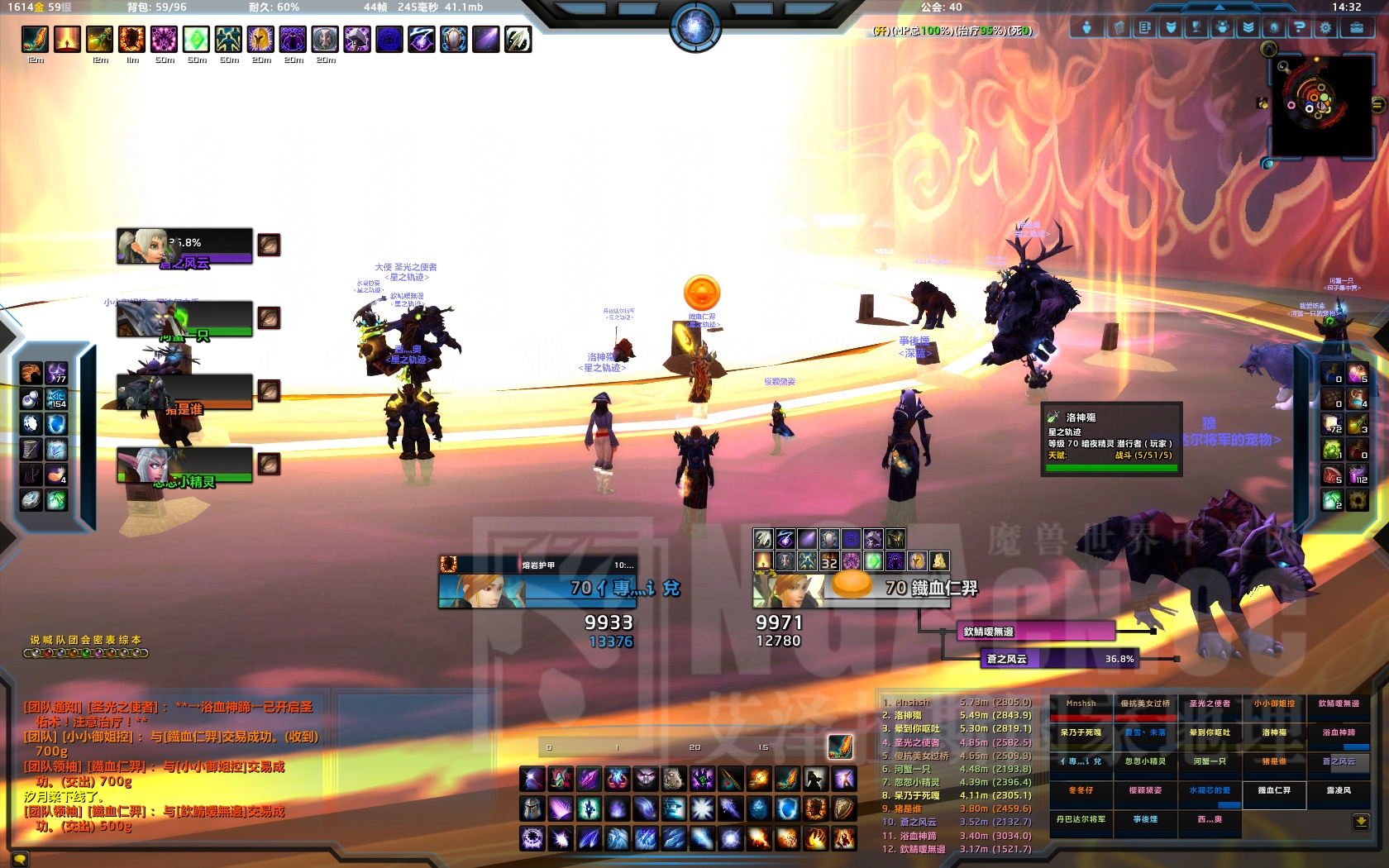Screen dimensions: 1389x868
Task: Switch to the 团队 chat tab
Action: point(74,639)
